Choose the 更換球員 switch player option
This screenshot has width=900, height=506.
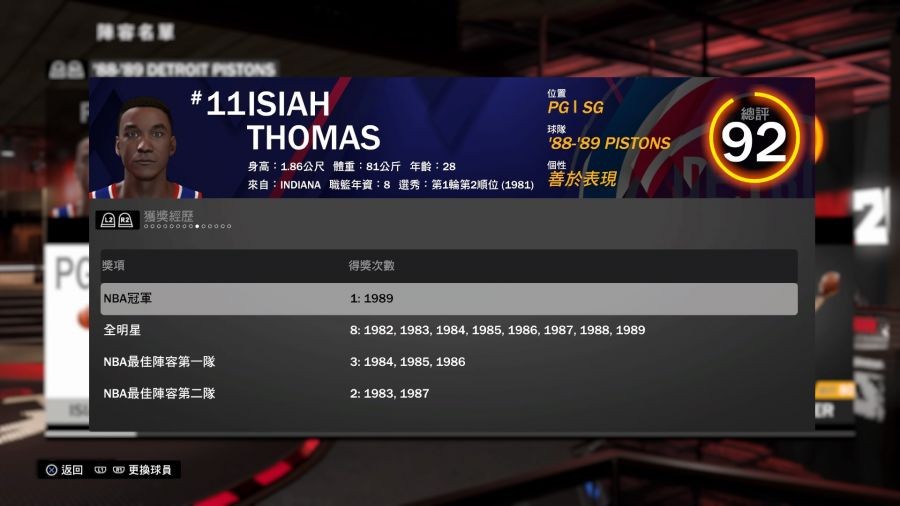coord(148,469)
